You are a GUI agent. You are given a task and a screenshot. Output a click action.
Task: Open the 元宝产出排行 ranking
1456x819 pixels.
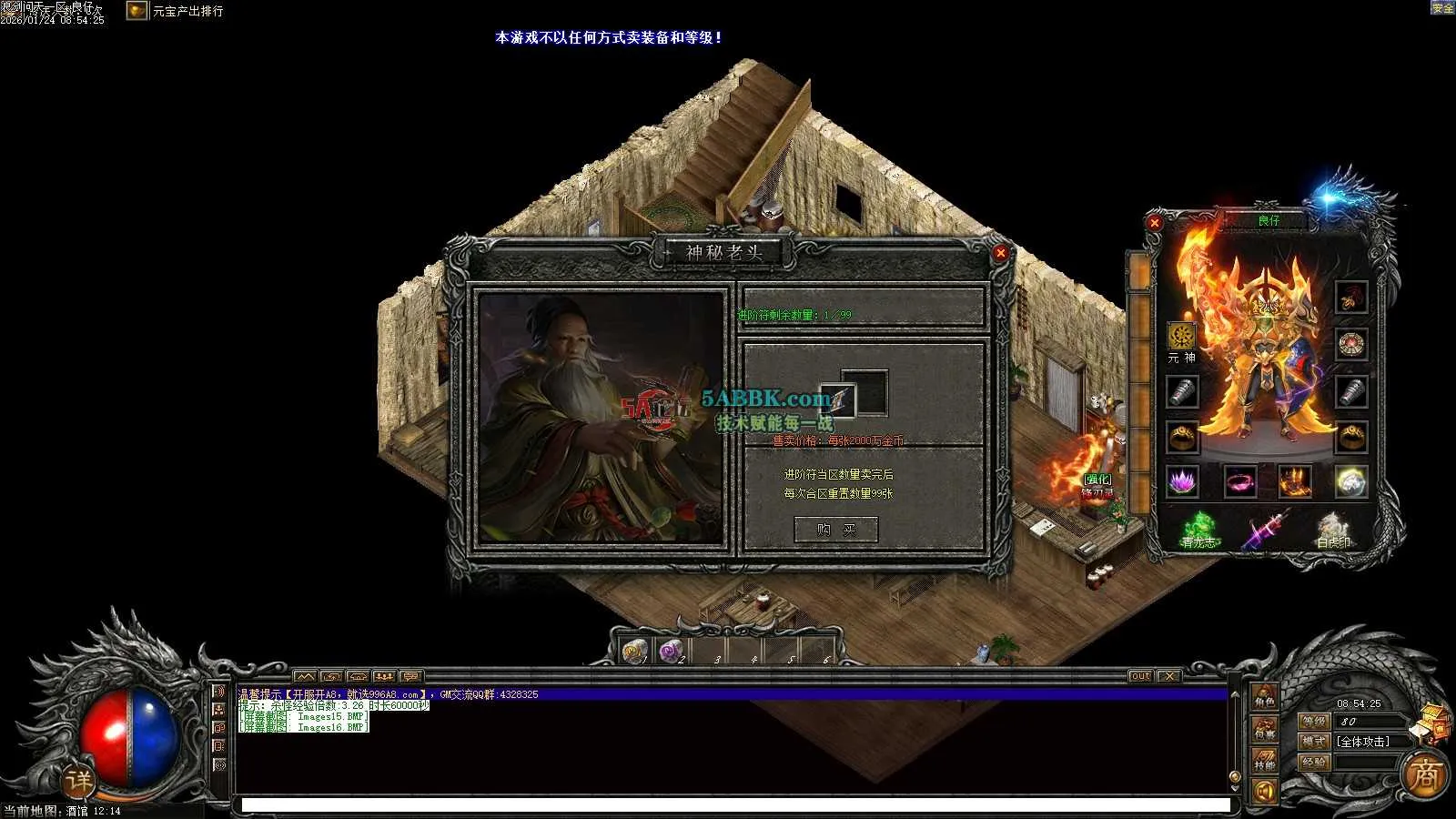pyautogui.click(x=187, y=11)
